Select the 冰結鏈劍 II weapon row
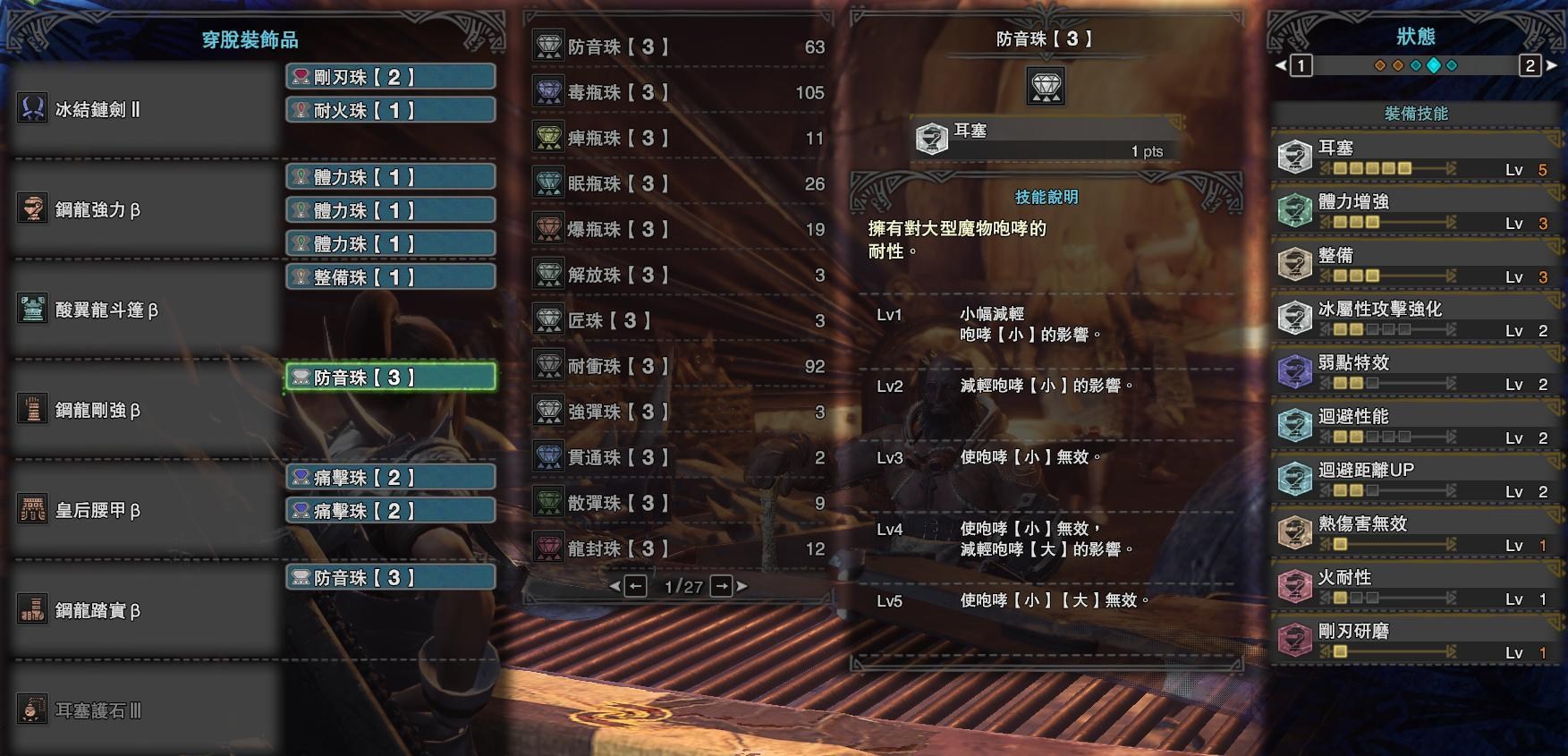 click(x=143, y=110)
